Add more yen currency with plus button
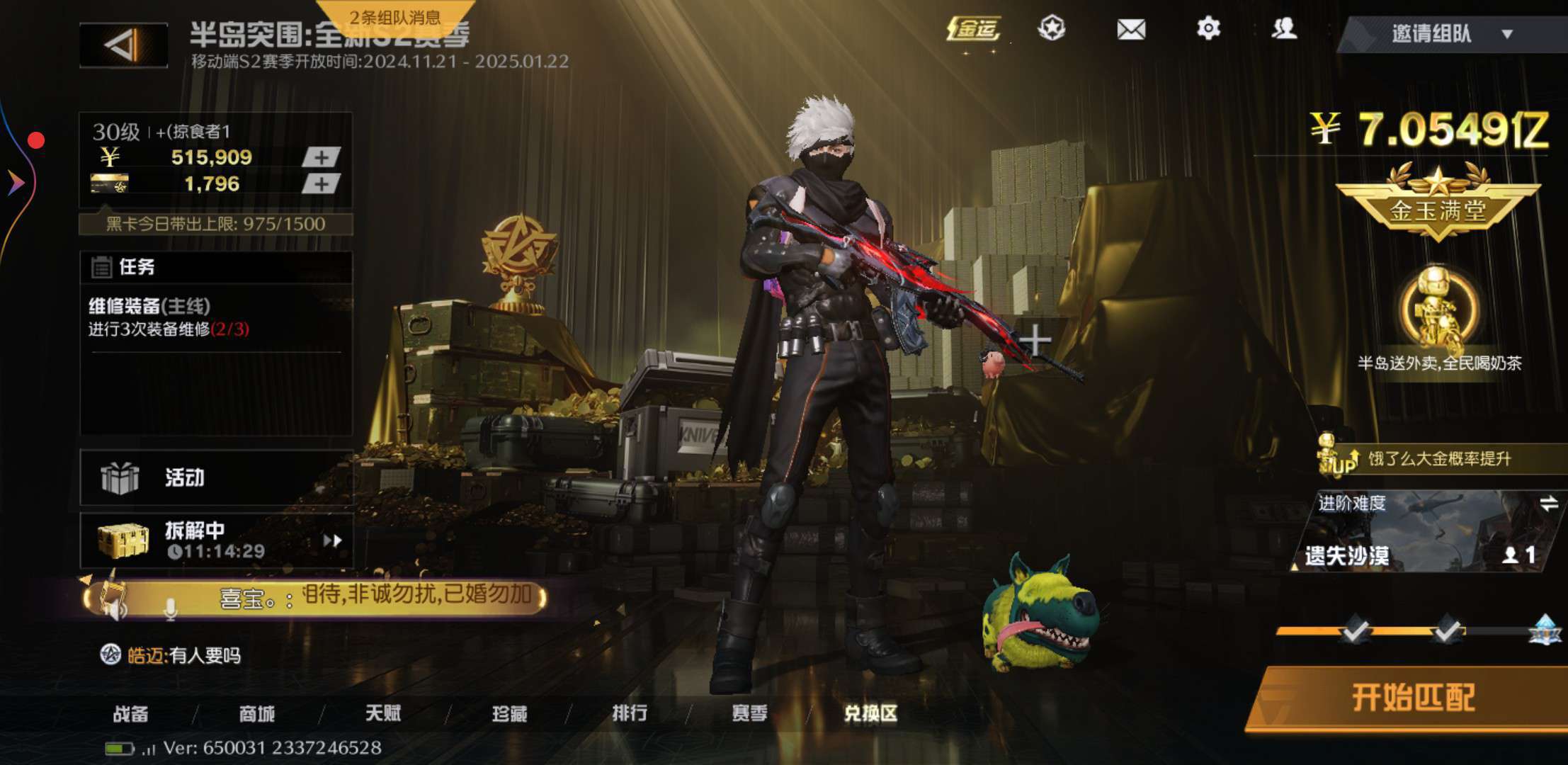Image resolution: width=1568 pixels, height=765 pixels. pyautogui.click(x=321, y=157)
